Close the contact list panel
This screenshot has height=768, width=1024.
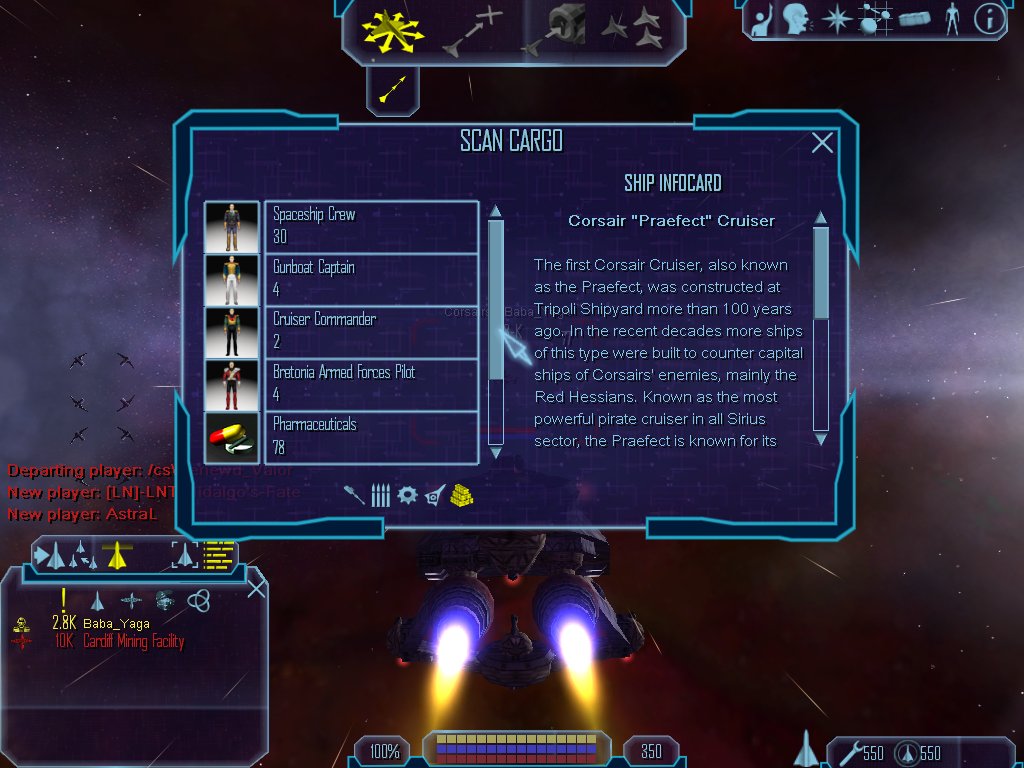click(x=256, y=588)
